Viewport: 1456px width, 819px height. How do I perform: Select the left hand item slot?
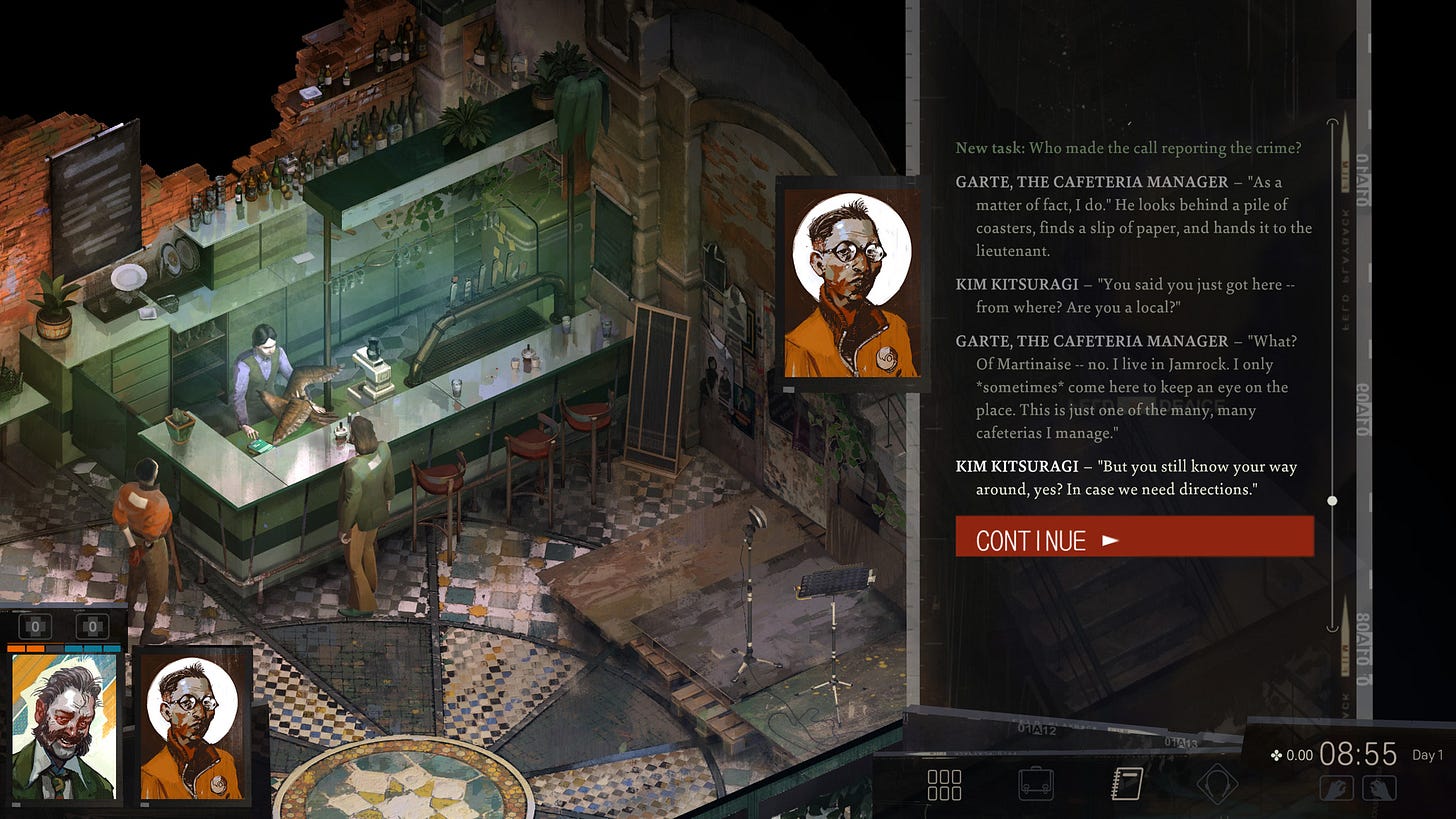point(1337,788)
